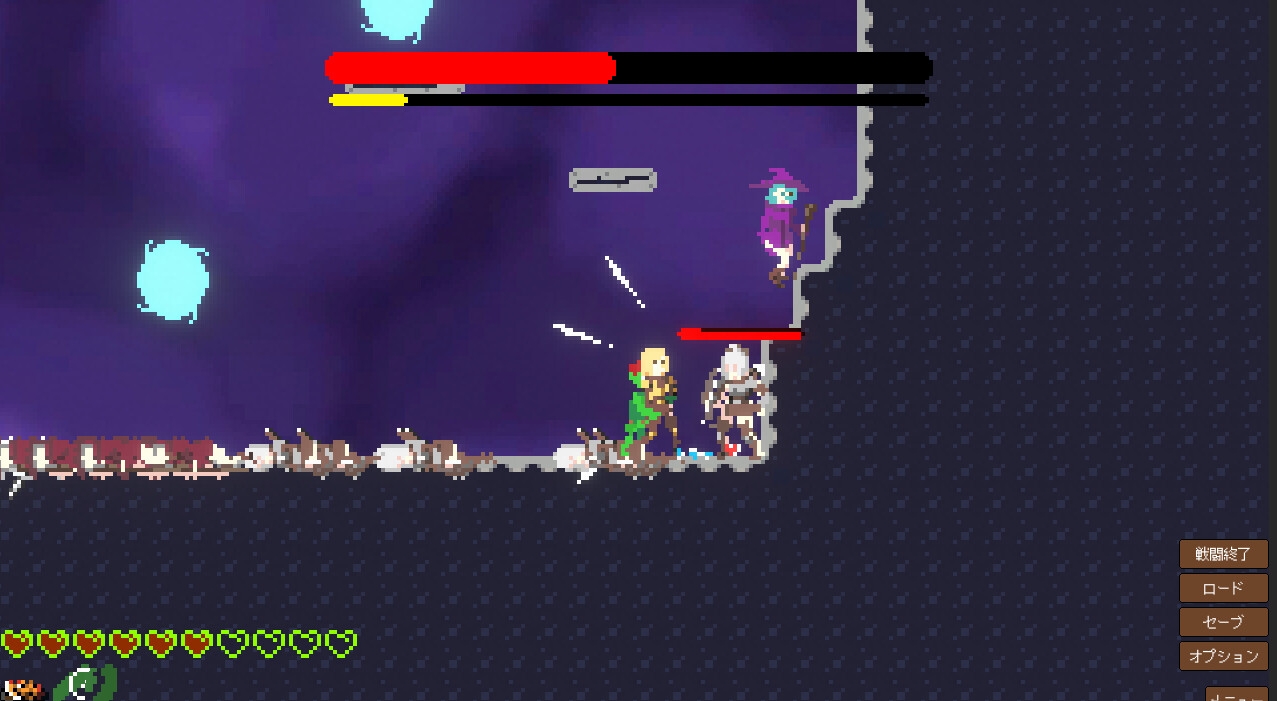Select the green swirl ability icon
Screen dimensions: 1277x701
[x=86, y=684]
